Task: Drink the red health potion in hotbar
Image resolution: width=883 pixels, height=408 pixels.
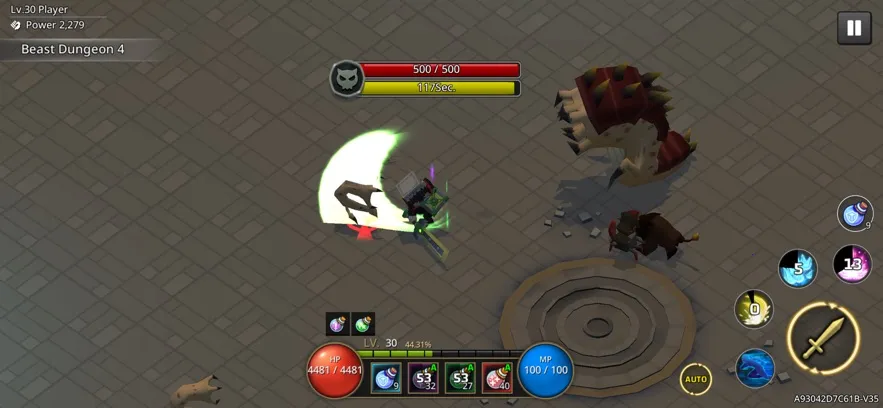Action: pyautogui.click(x=497, y=378)
